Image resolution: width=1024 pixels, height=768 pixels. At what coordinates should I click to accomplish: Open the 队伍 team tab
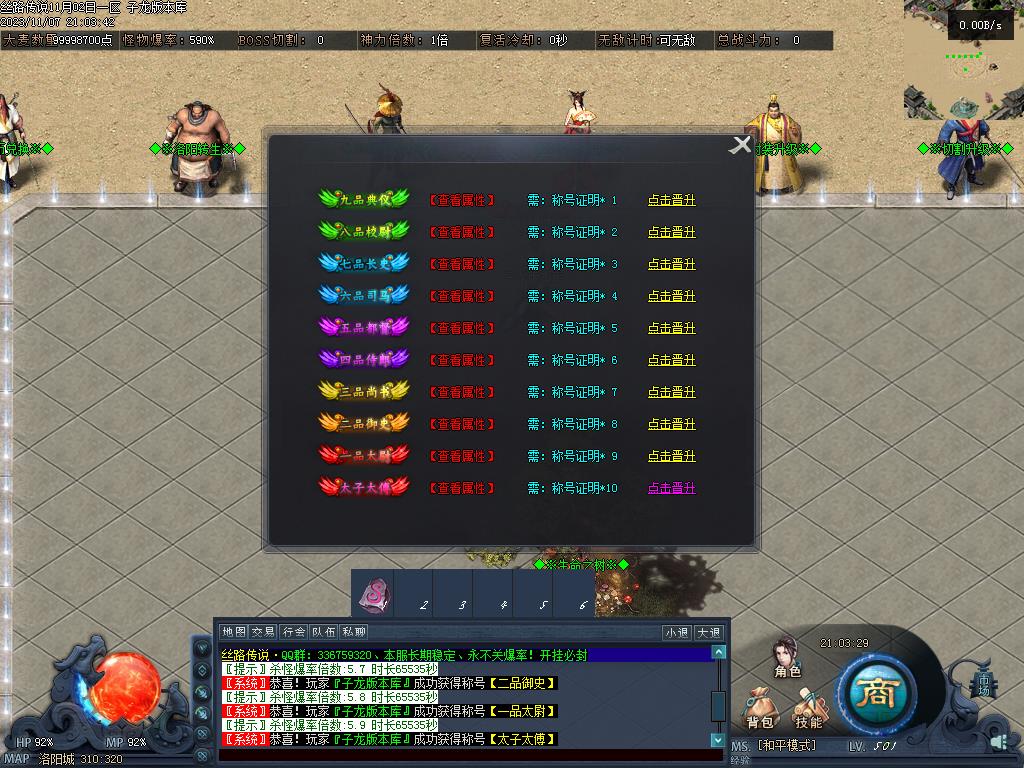tap(323, 632)
